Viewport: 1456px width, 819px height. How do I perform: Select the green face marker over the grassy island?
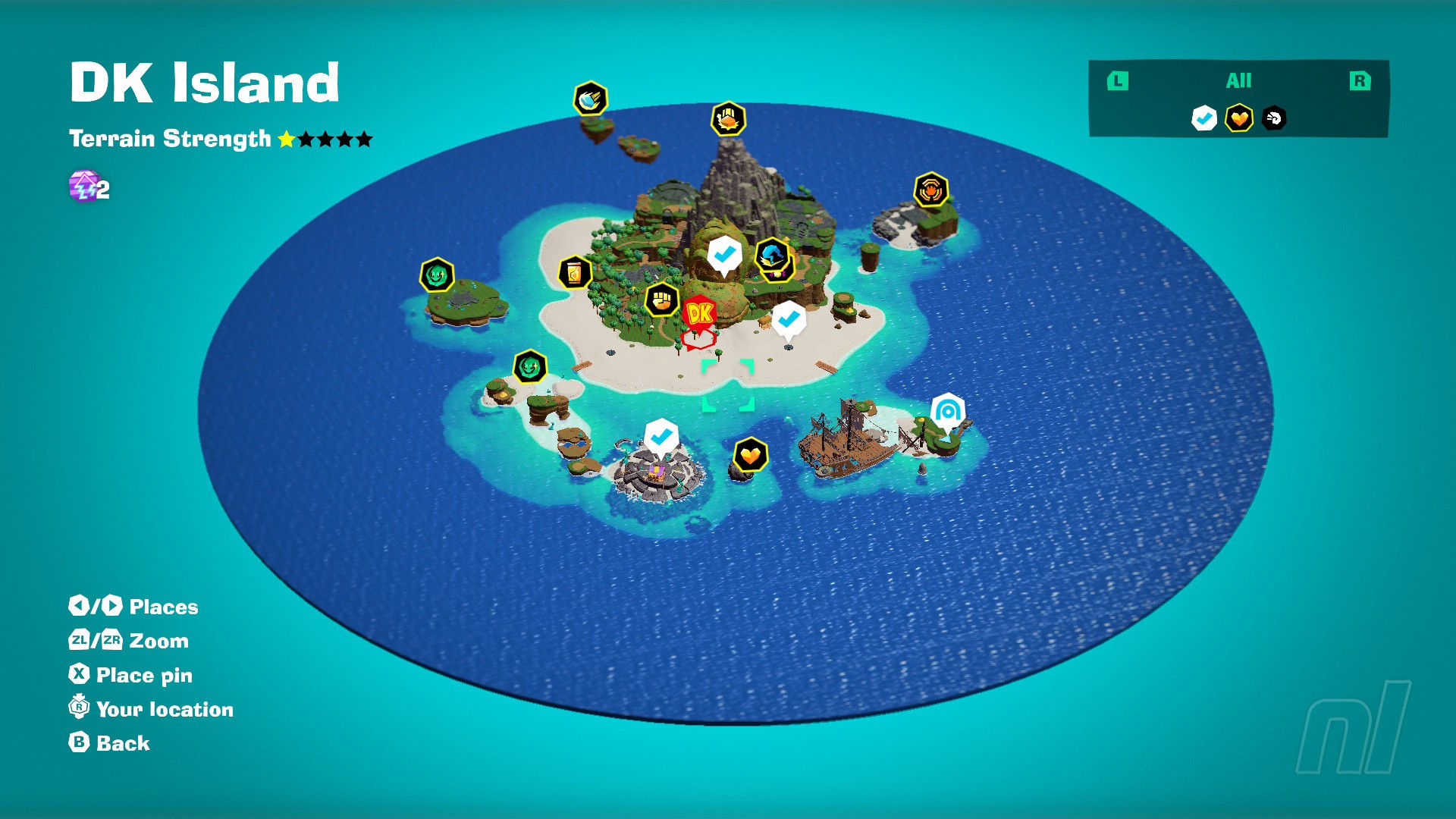click(438, 275)
